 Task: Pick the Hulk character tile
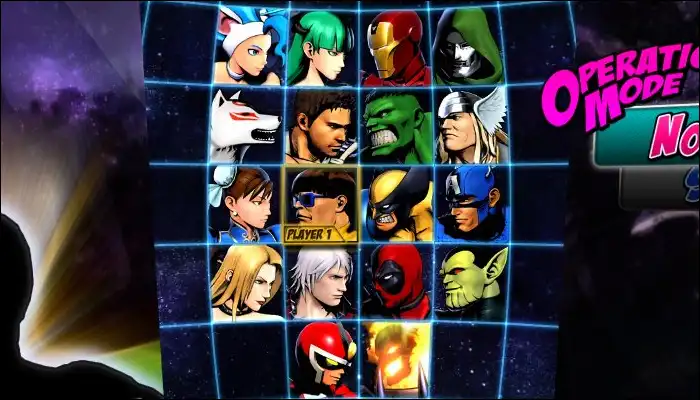click(x=396, y=126)
